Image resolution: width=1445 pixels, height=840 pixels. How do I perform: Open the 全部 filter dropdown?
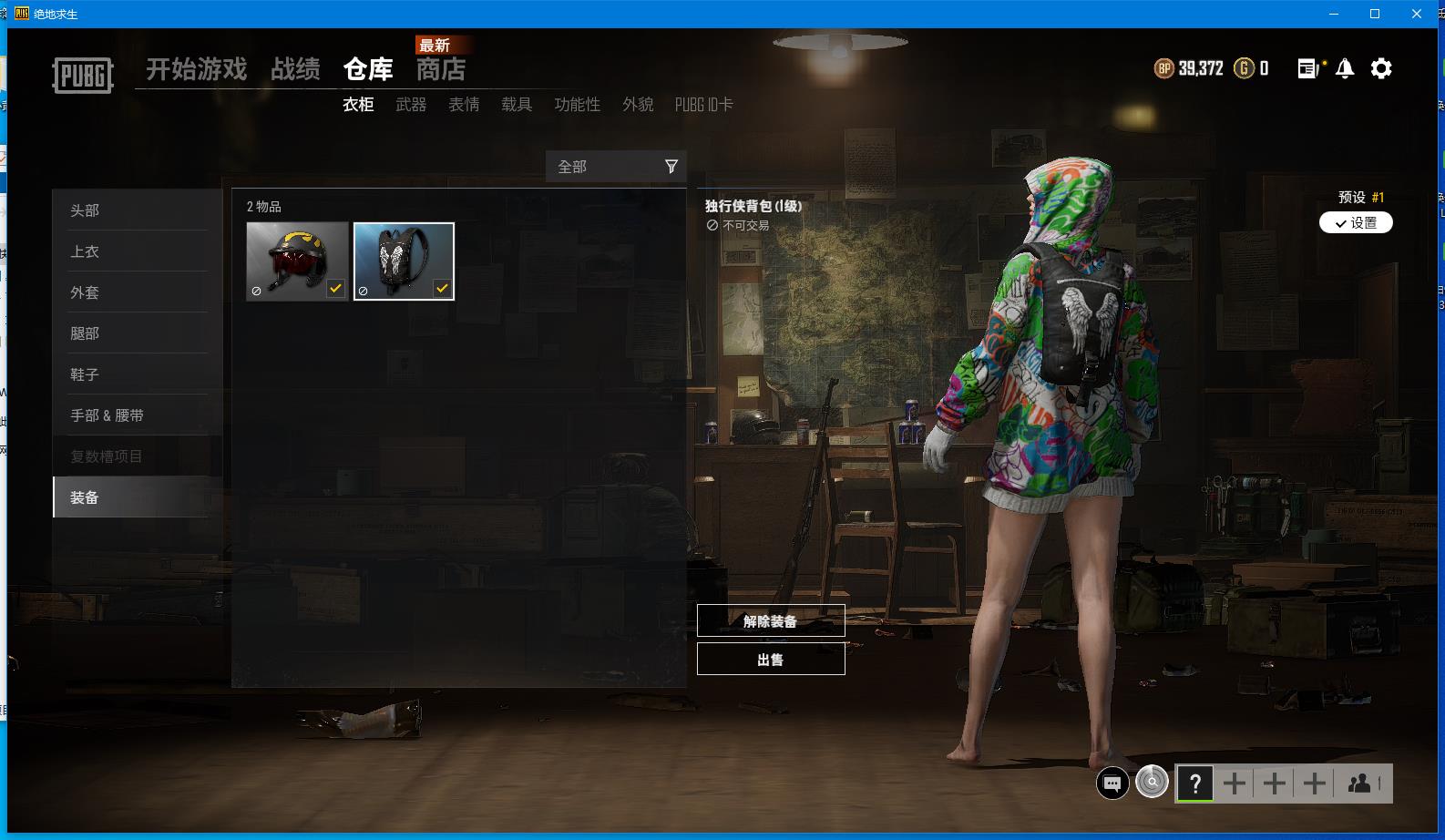point(616,167)
